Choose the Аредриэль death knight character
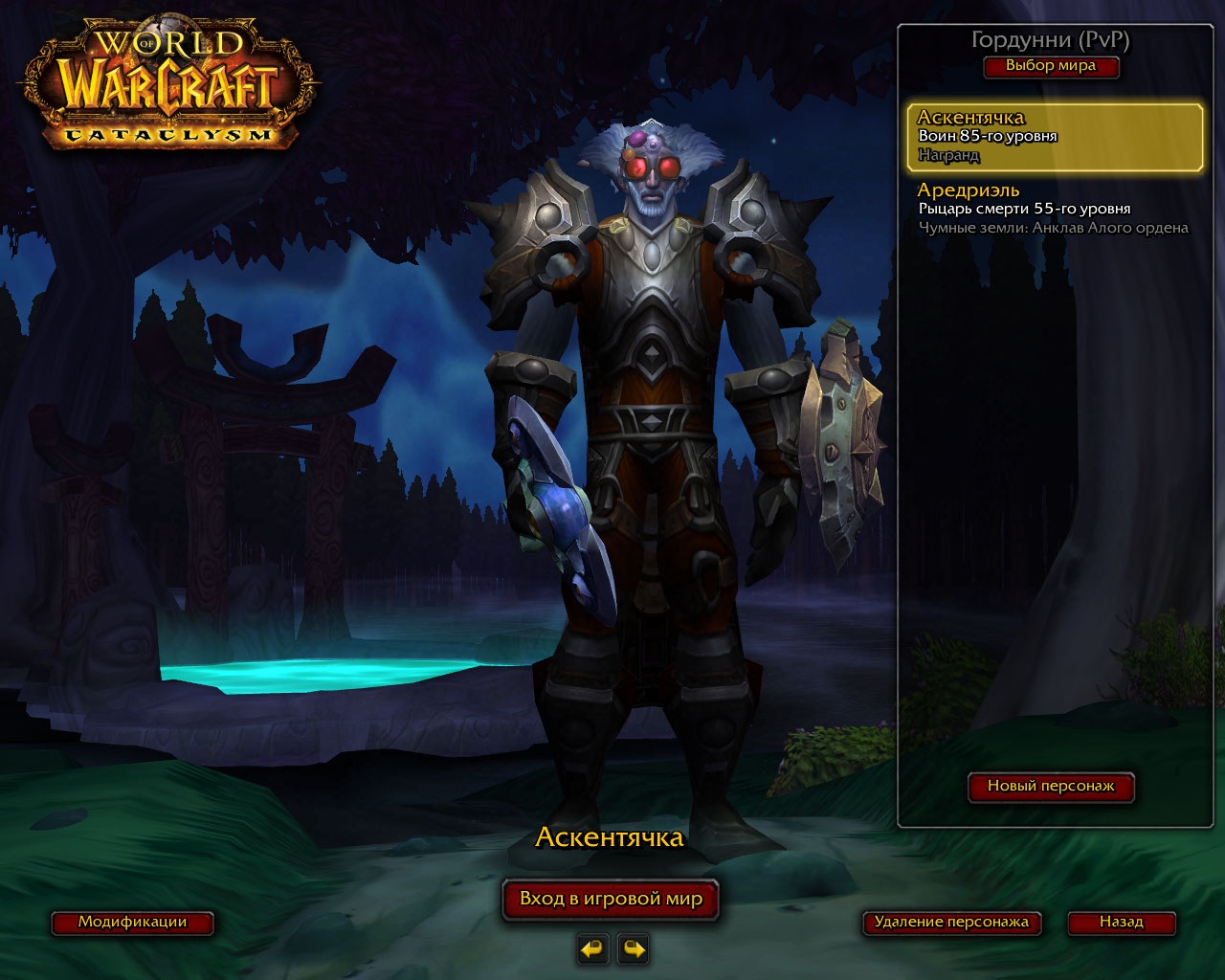This screenshot has height=980, width=1225. pos(1053,209)
